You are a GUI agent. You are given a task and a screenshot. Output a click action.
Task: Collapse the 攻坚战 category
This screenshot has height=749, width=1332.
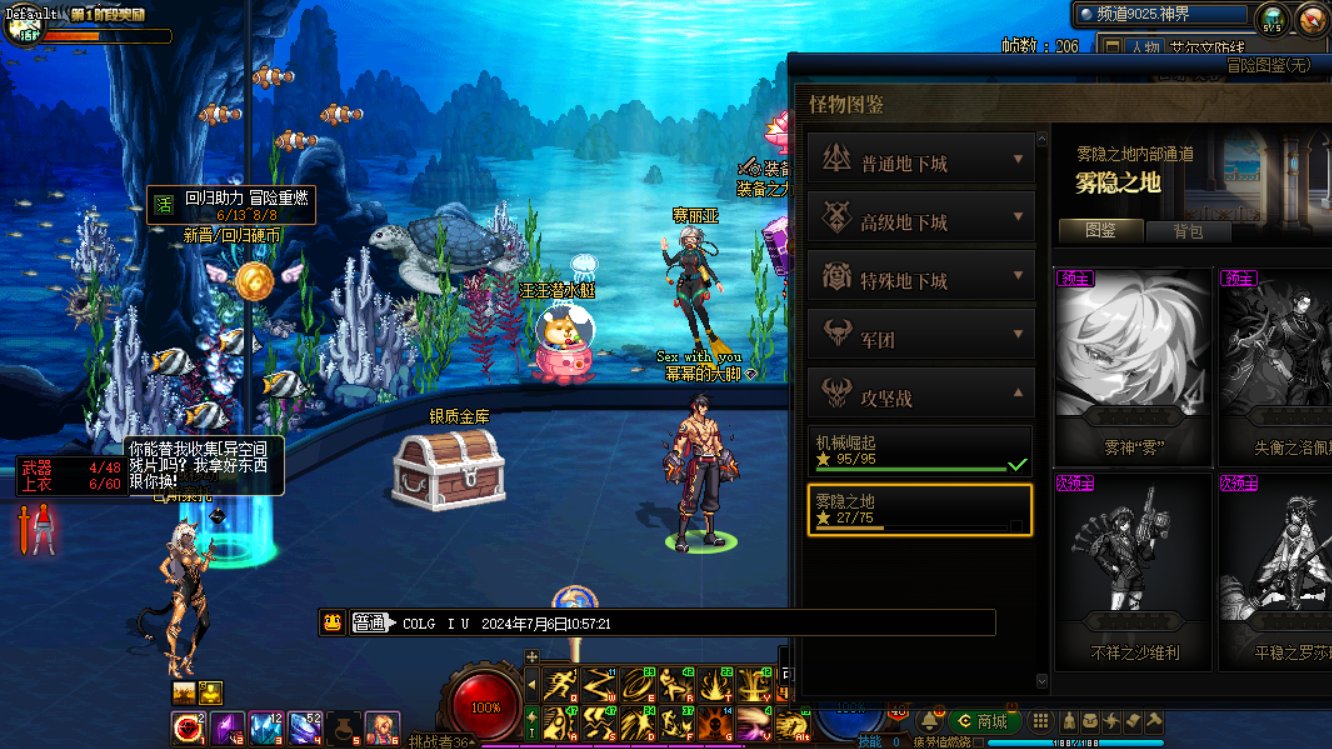(920, 393)
